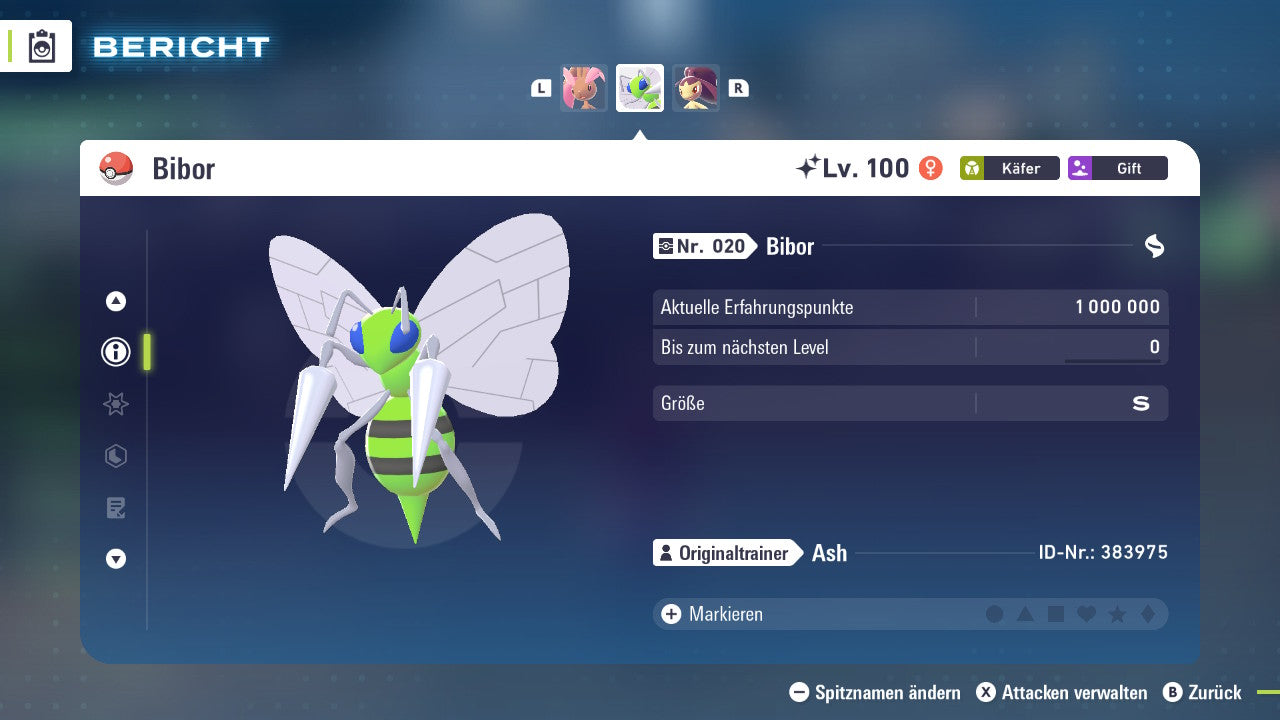Open the Pokémon info summary tab
1280x720 pixels.
pyautogui.click(x=115, y=351)
